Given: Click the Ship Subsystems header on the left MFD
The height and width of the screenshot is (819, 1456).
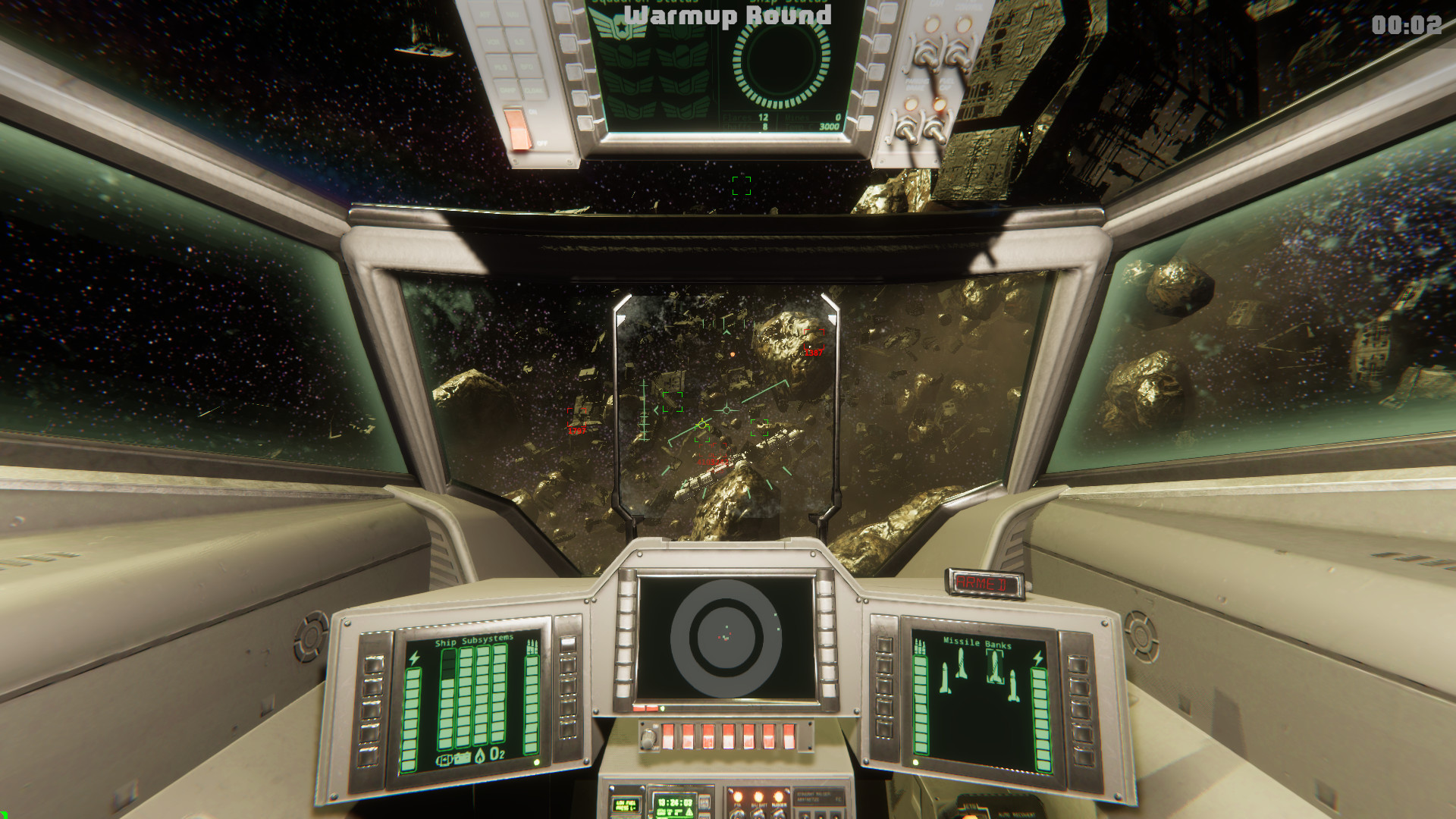Looking at the screenshot, I should [x=474, y=641].
